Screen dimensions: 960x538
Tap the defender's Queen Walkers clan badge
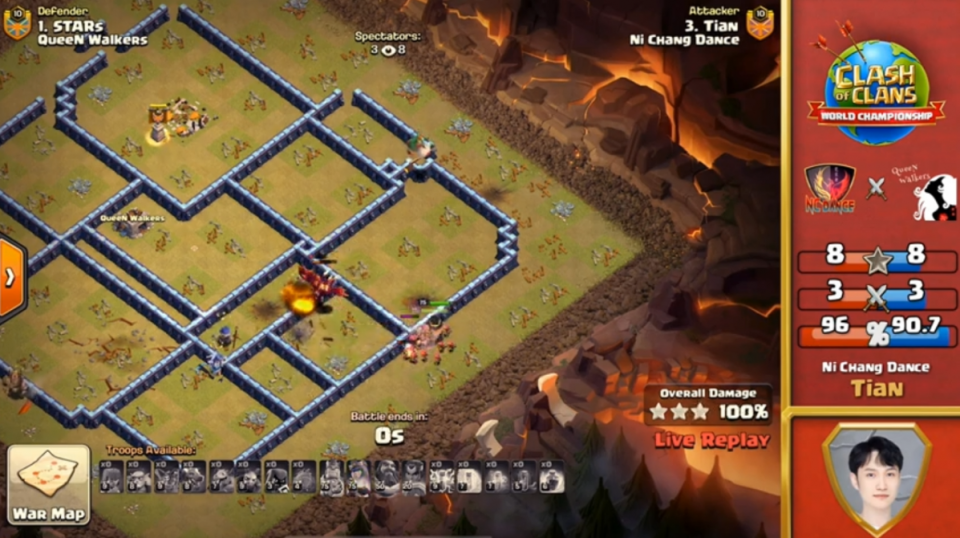tap(17, 25)
